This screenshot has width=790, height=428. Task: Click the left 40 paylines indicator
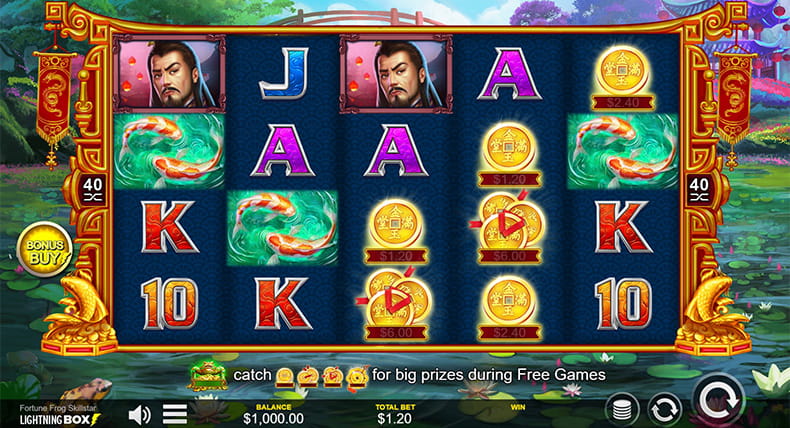click(92, 190)
